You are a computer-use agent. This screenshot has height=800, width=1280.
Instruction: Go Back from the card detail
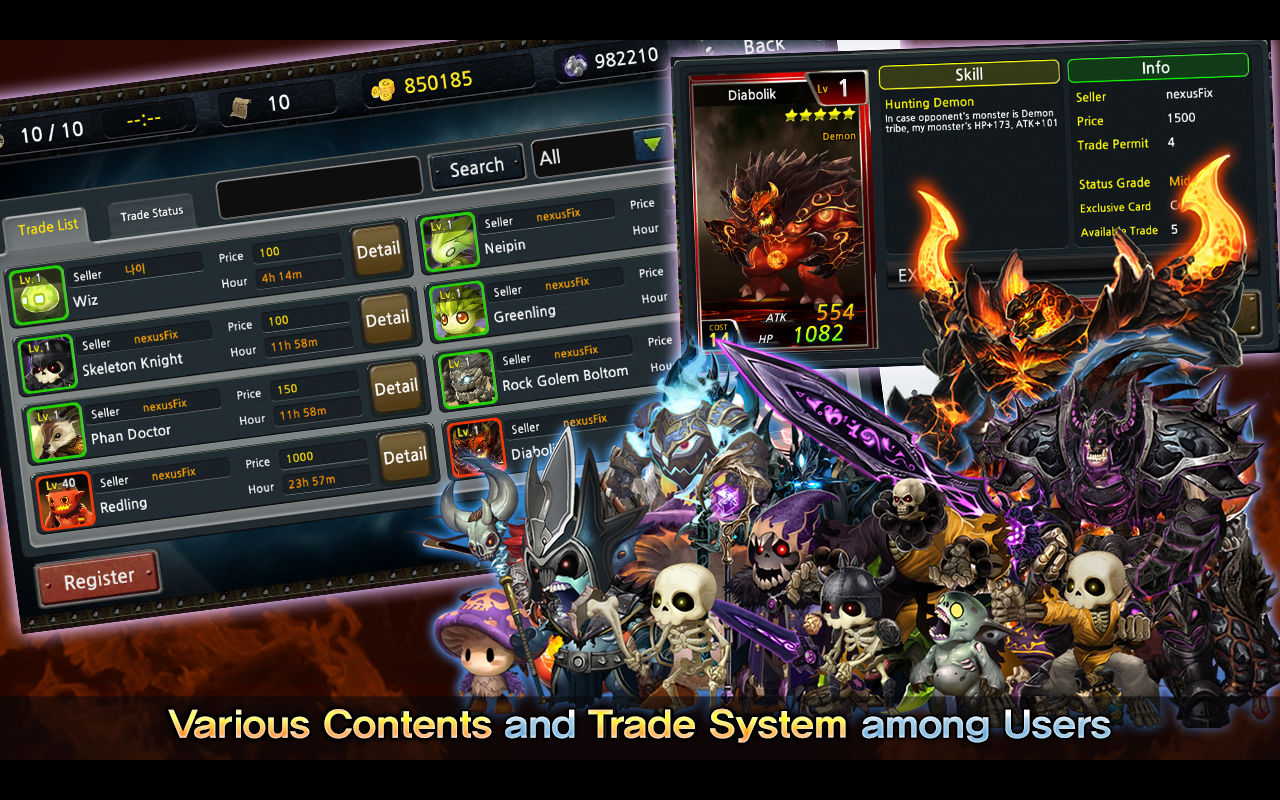point(764,46)
